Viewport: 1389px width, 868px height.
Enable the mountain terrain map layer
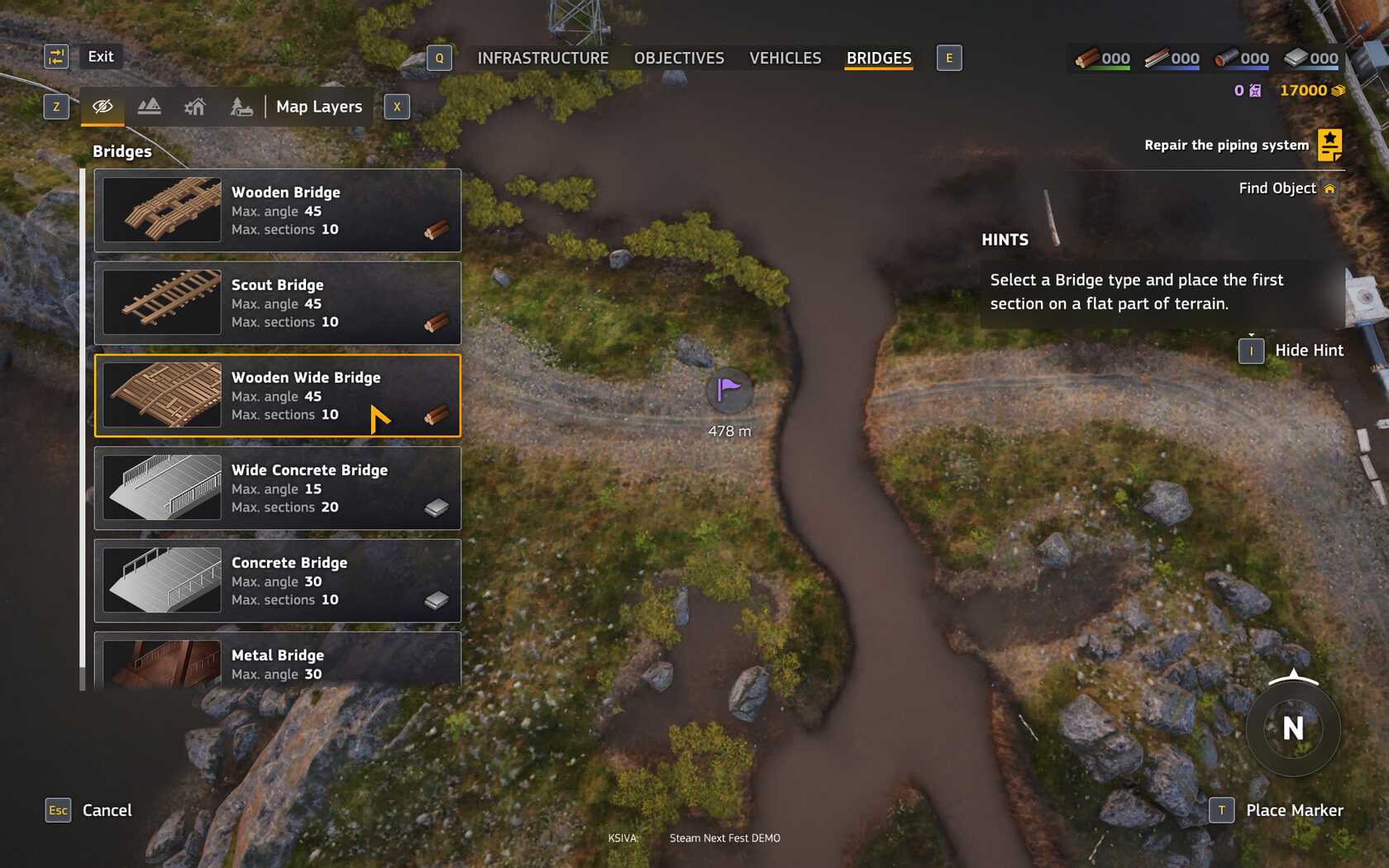tap(149, 107)
